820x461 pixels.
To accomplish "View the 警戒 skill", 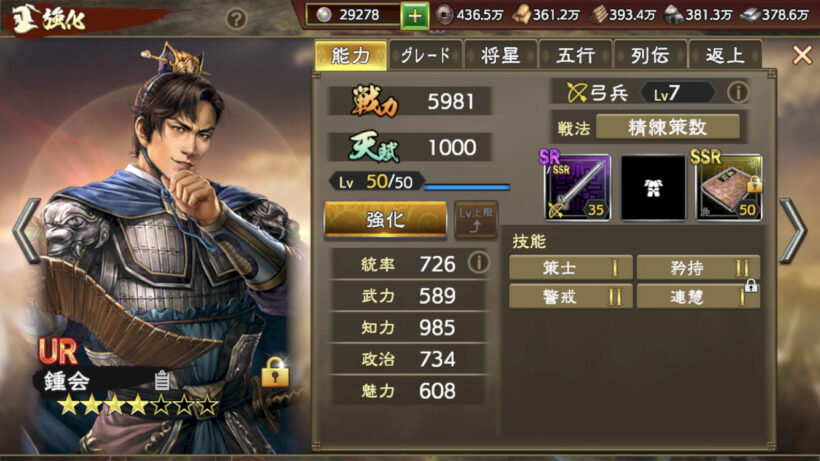I will (570, 296).
